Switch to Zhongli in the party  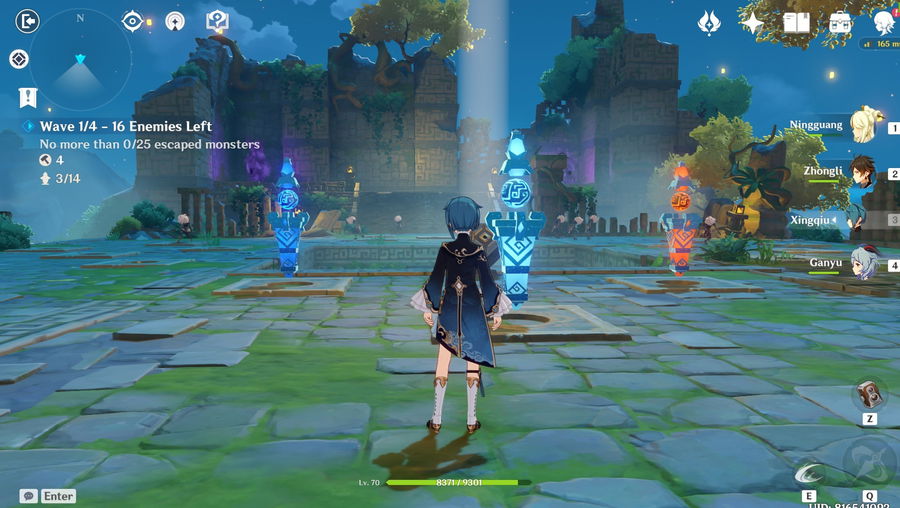pyautogui.click(x=862, y=171)
